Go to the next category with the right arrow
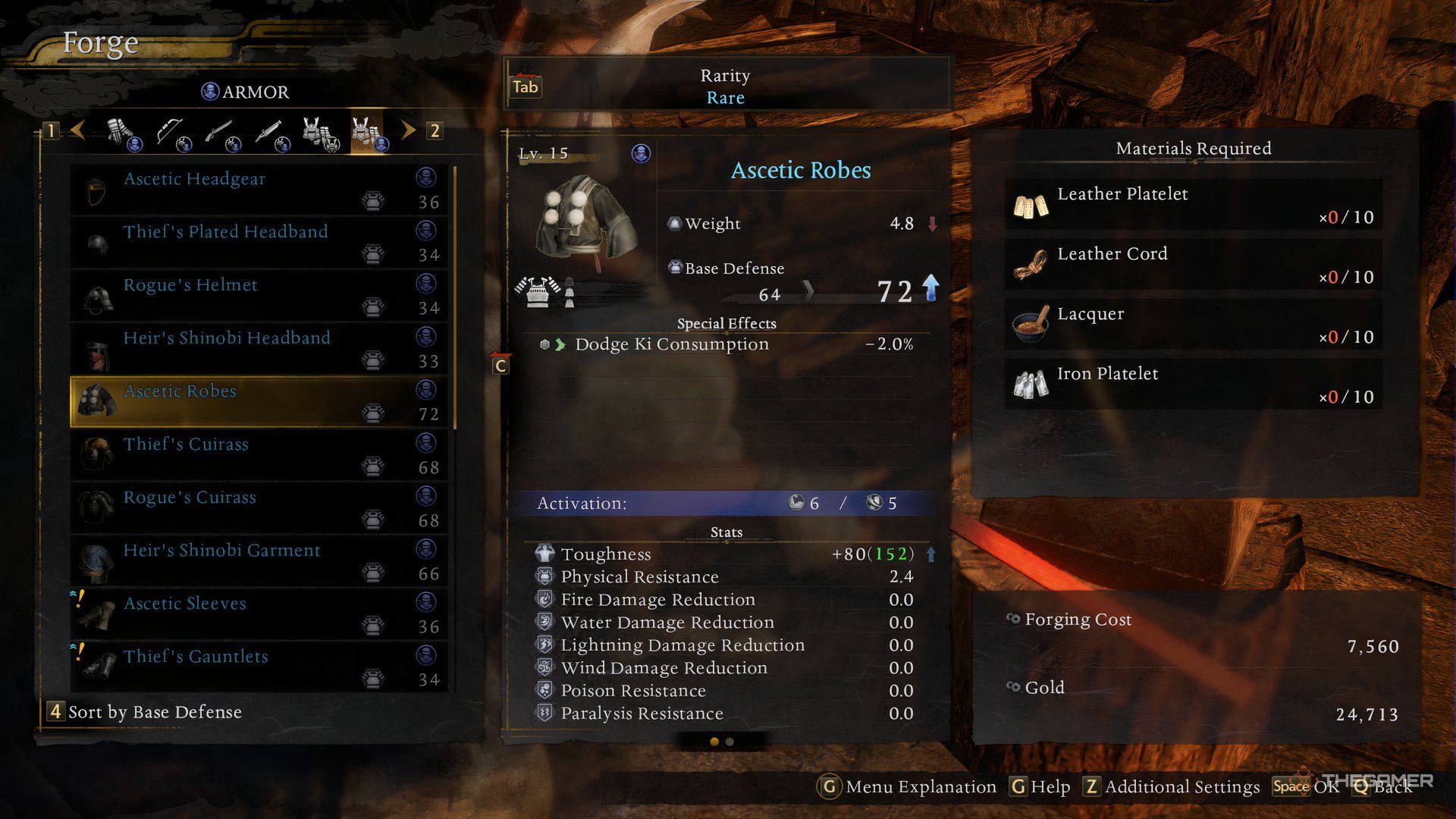Viewport: 1456px width, 819px height. click(409, 130)
